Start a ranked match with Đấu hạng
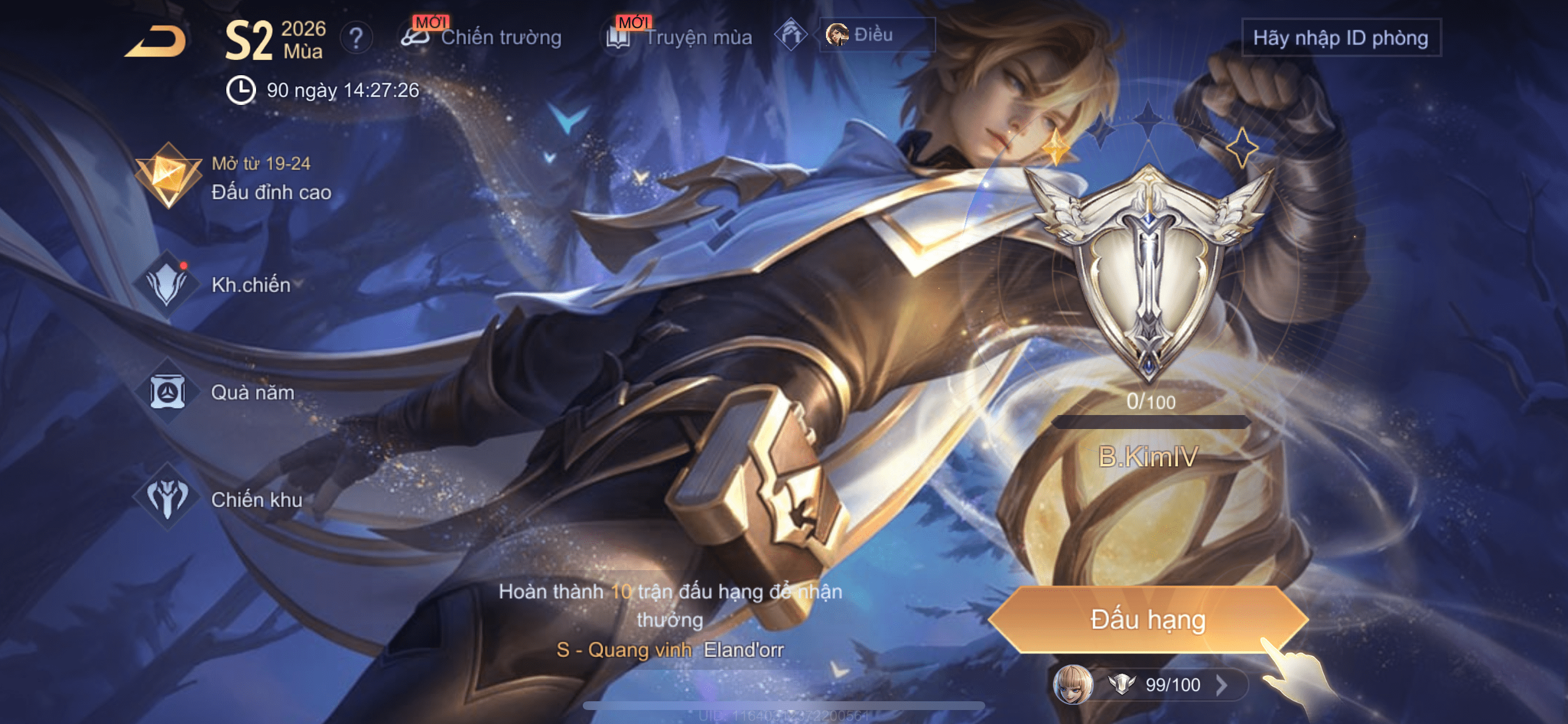This screenshot has height=724, width=1568. pos(1147,619)
